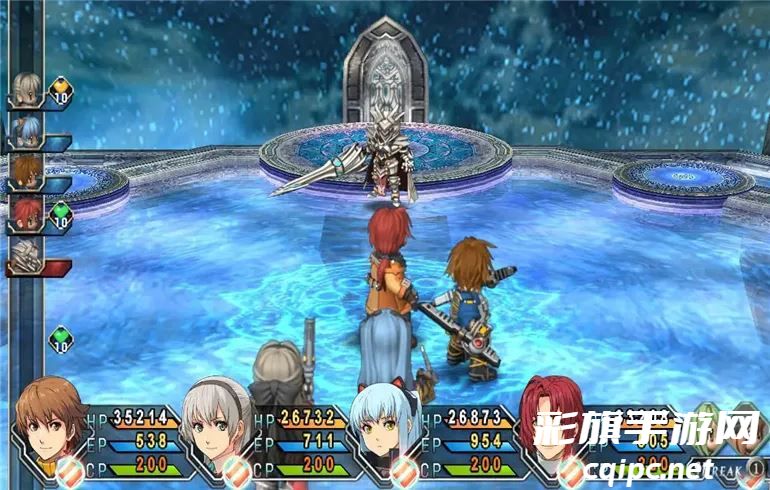
Task: Click the silver-haired turn order icon
Action: pyautogui.click(x=25, y=88)
